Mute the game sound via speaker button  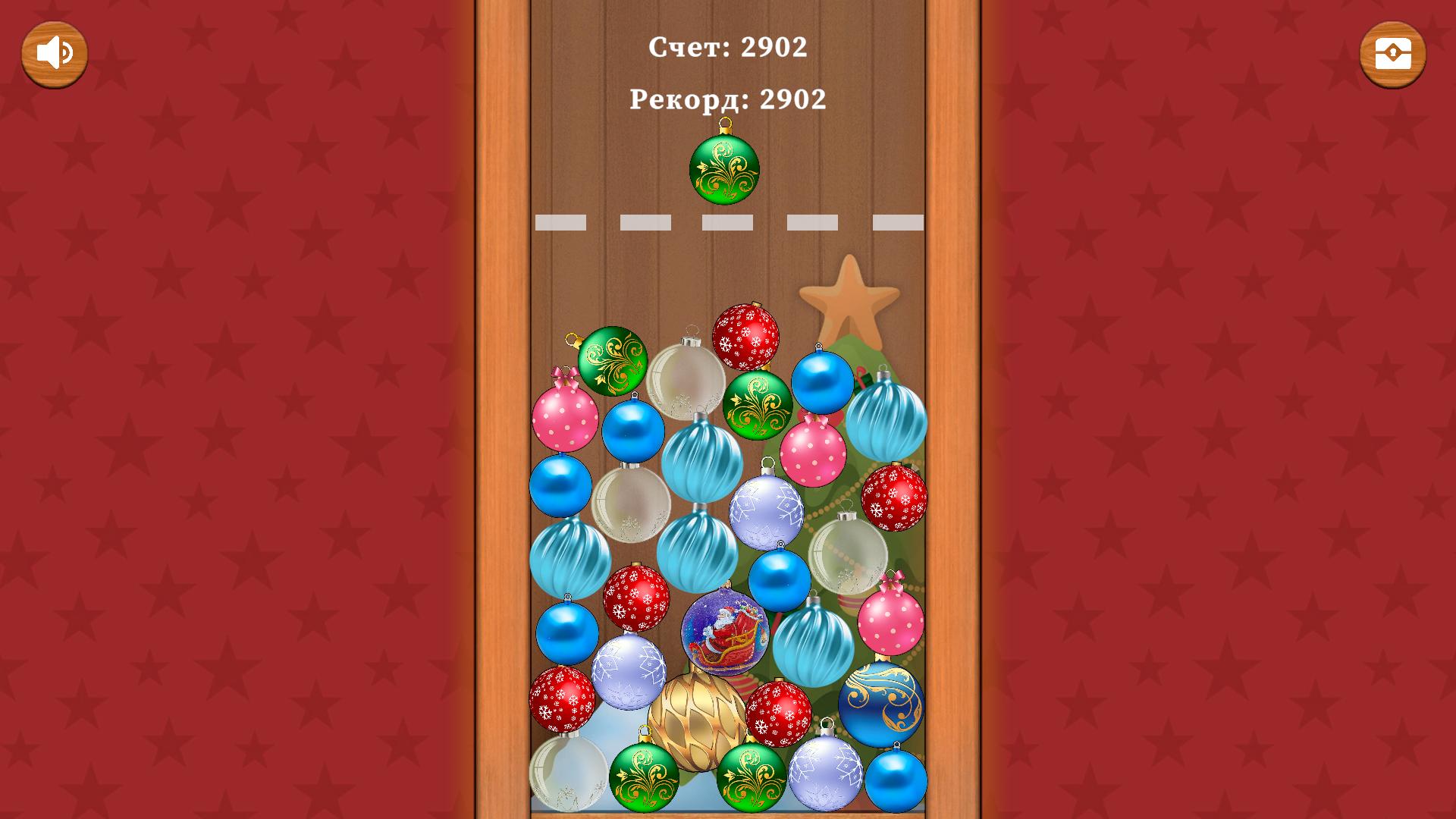(x=53, y=52)
